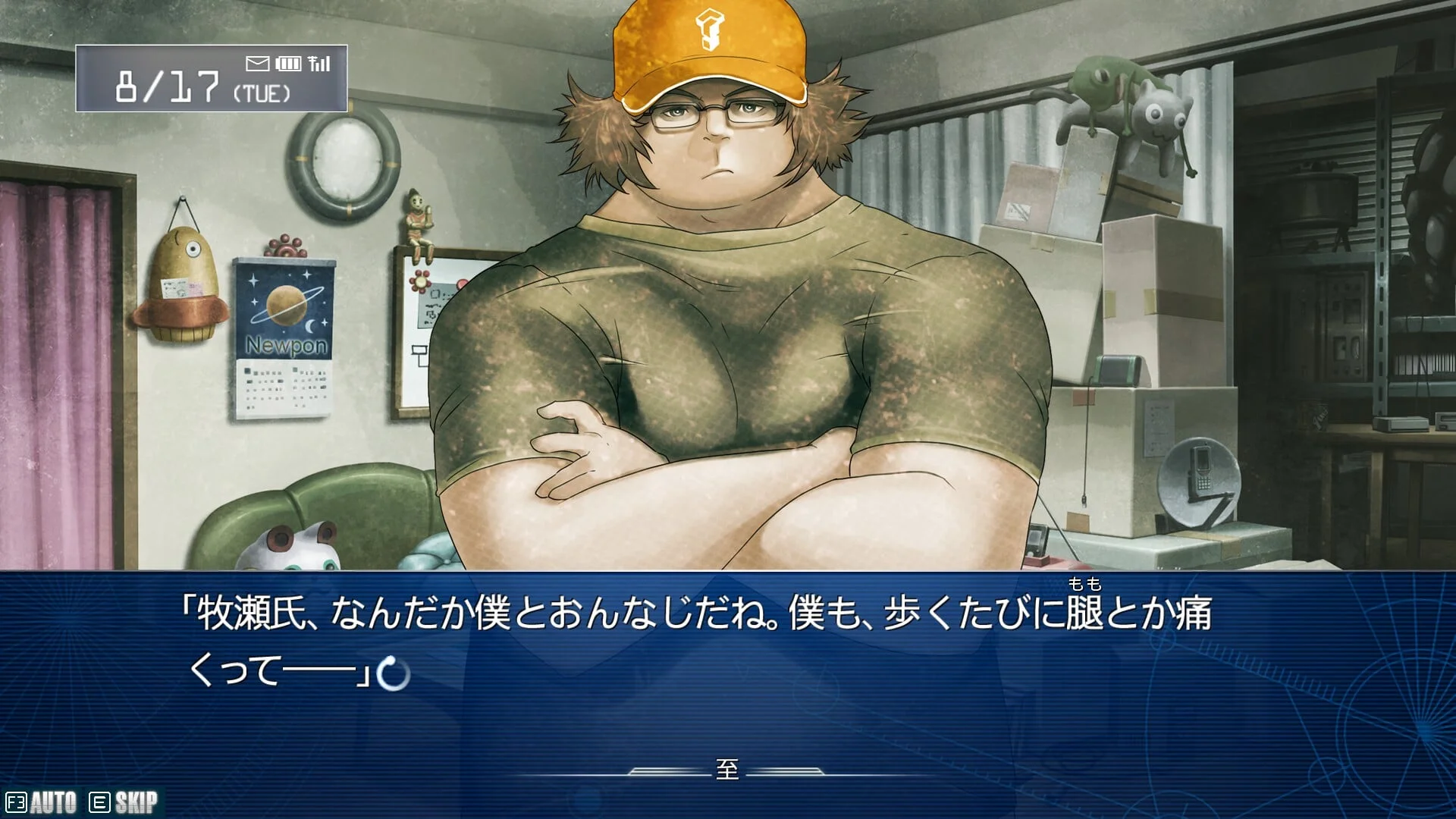1456x819 pixels.
Task: Open the phone from the date widget
Action: [x=211, y=78]
